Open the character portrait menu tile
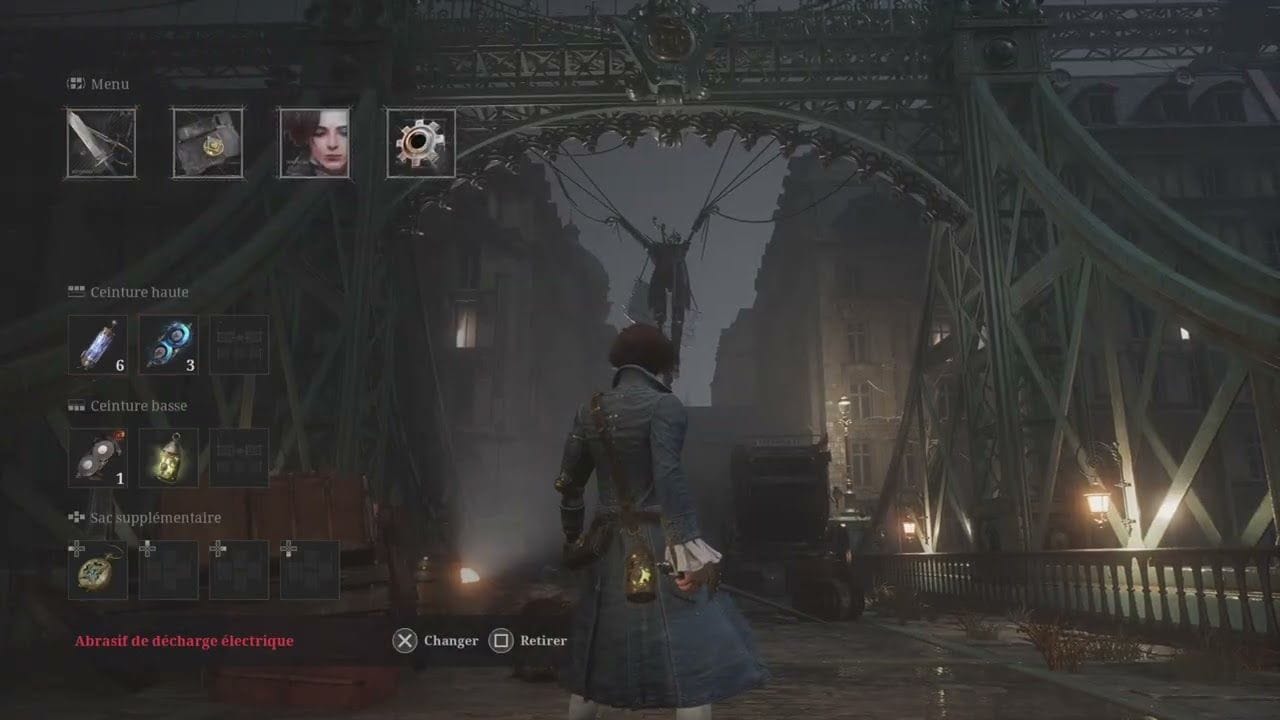This screenshot has width=1280, height=720. point(314,144)
